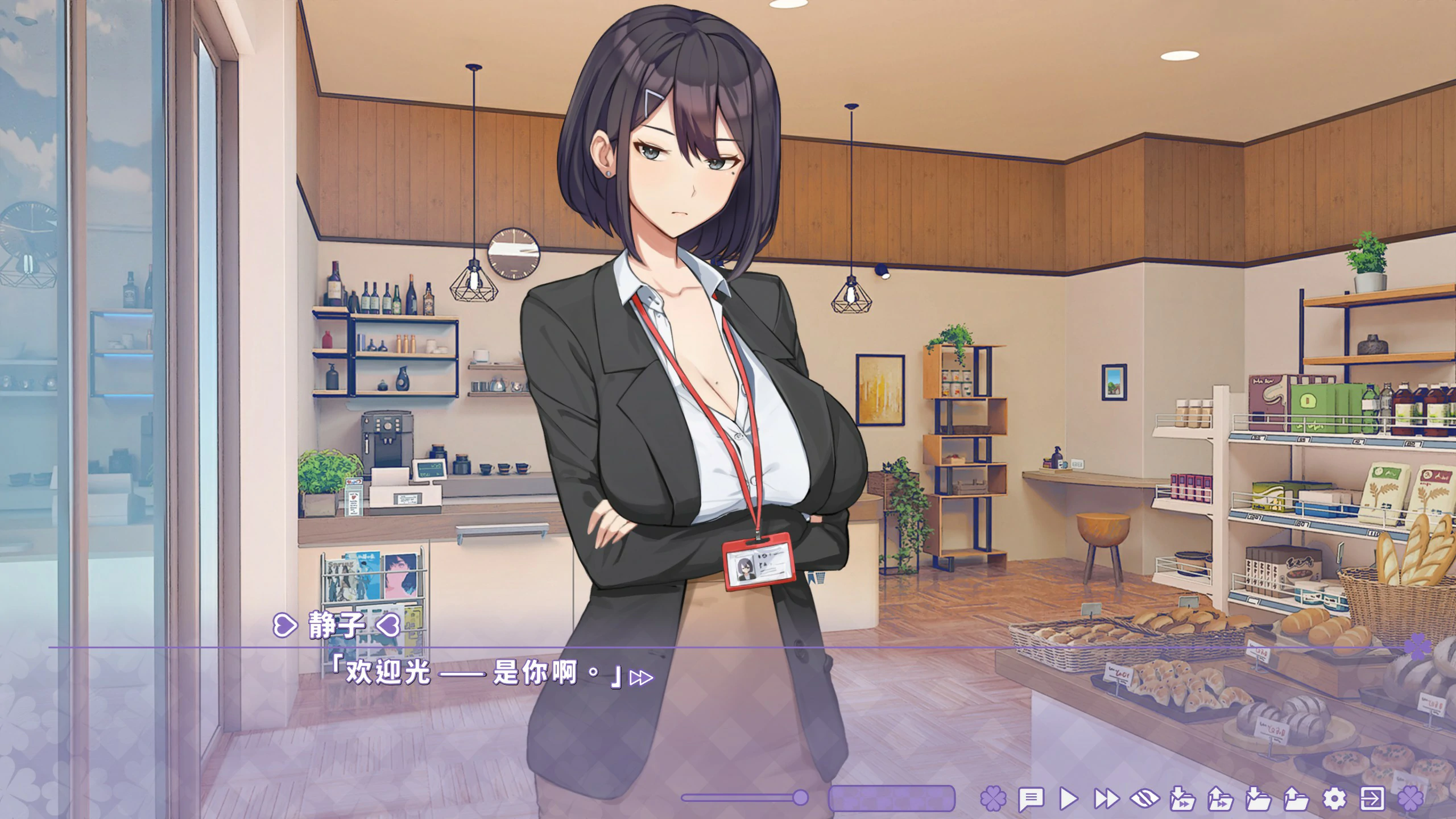
Task: Start auto-play with the single triangle button
Action: tap(1069, 799)
